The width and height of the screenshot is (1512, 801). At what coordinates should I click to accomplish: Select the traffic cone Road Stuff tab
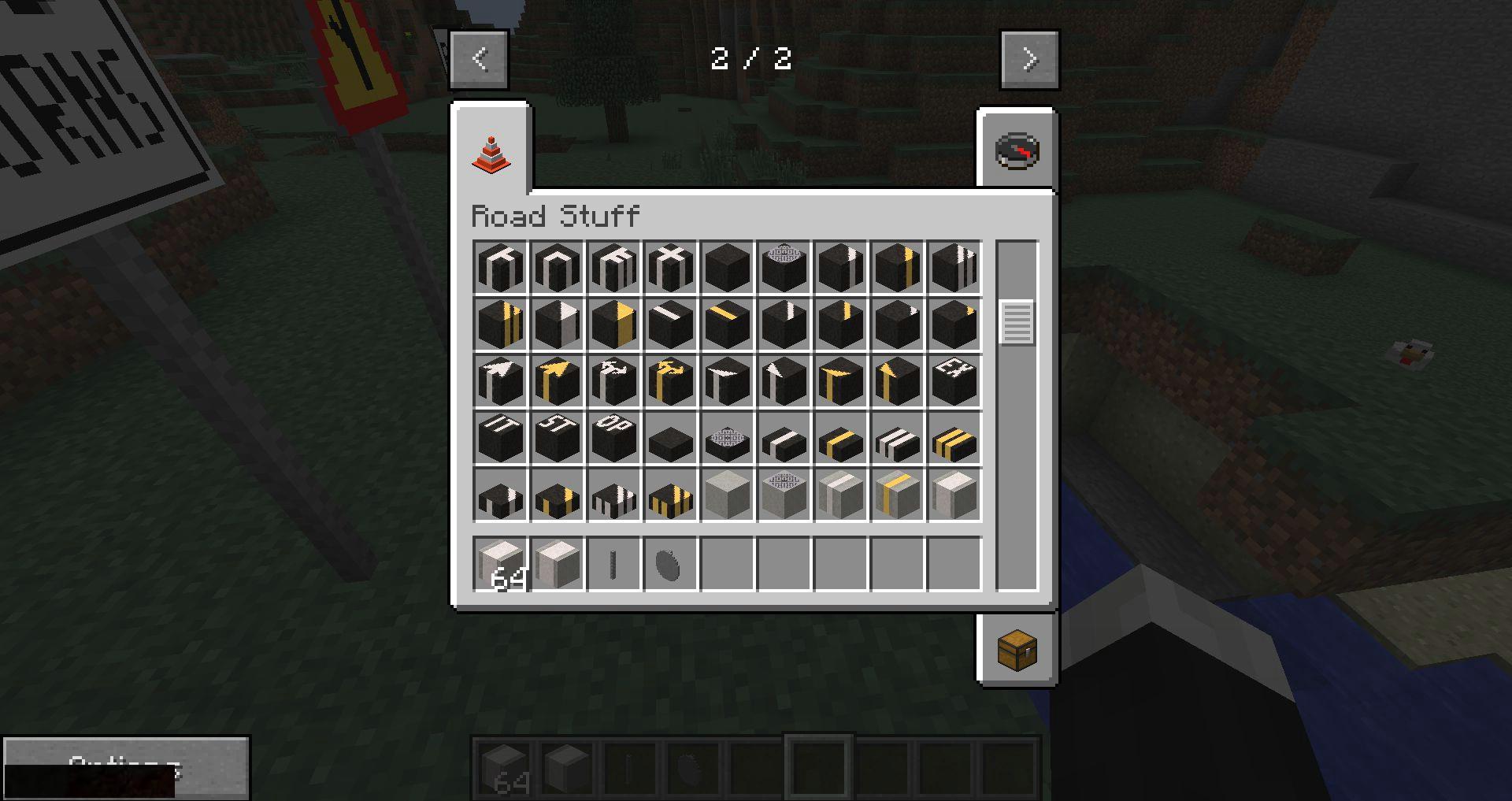click(x=491, y=152)
